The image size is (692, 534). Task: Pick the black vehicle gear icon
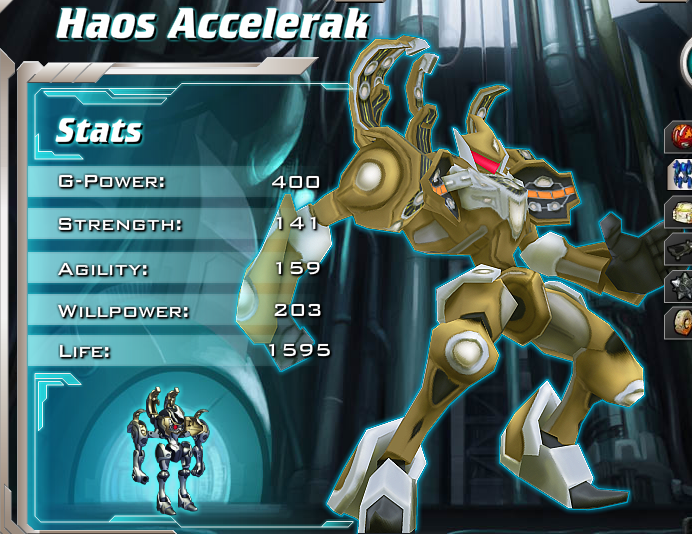point(682,249)
